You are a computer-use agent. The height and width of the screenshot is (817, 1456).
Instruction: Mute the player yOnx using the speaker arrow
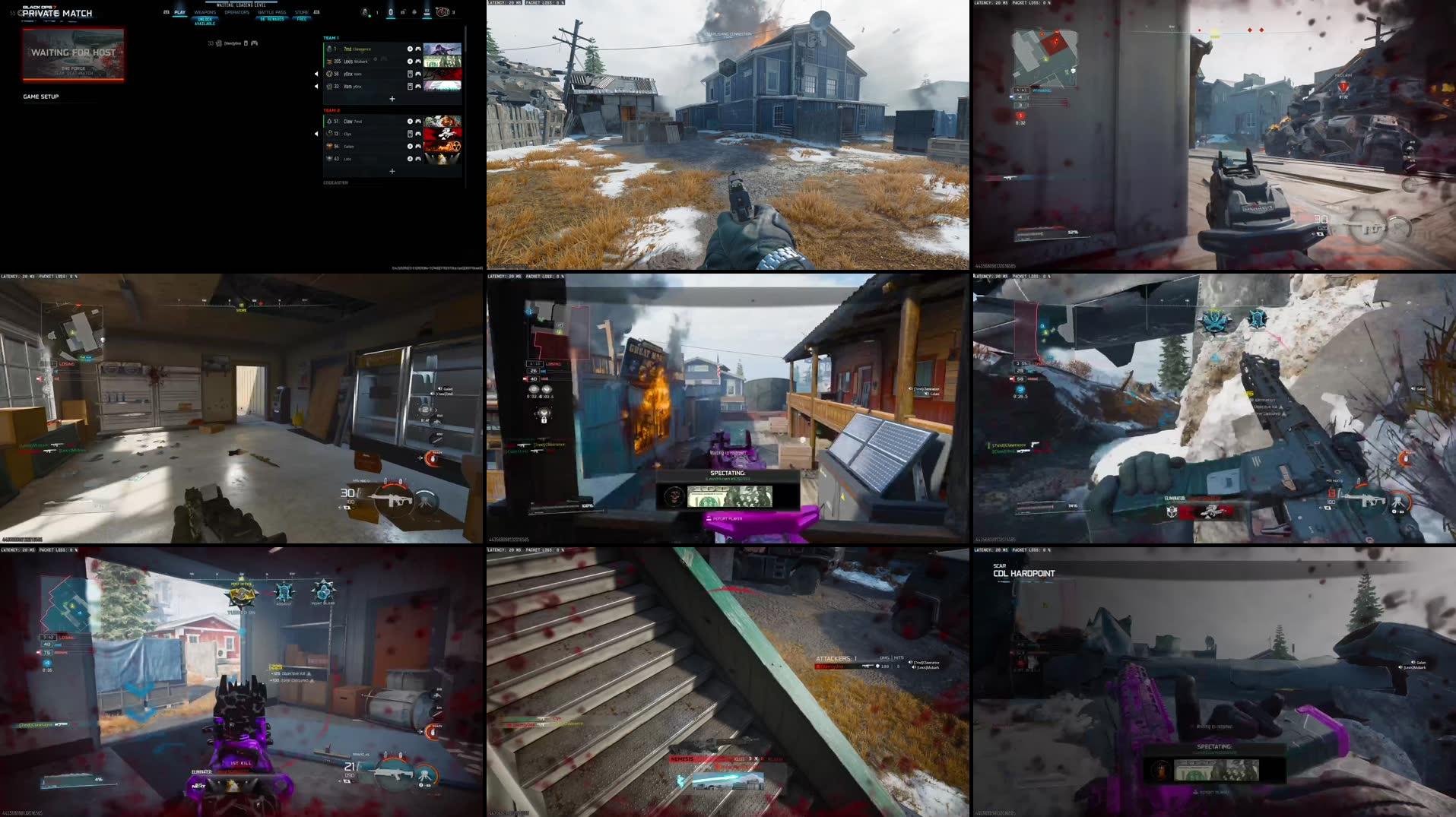click(316, 74)
